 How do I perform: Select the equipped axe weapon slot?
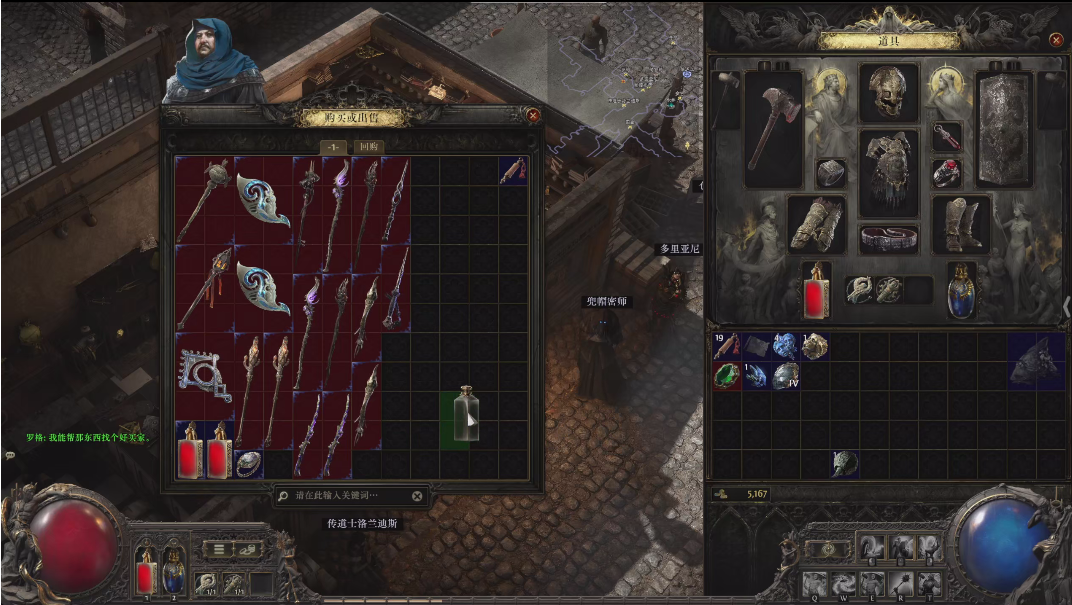(x=773, y=128)
